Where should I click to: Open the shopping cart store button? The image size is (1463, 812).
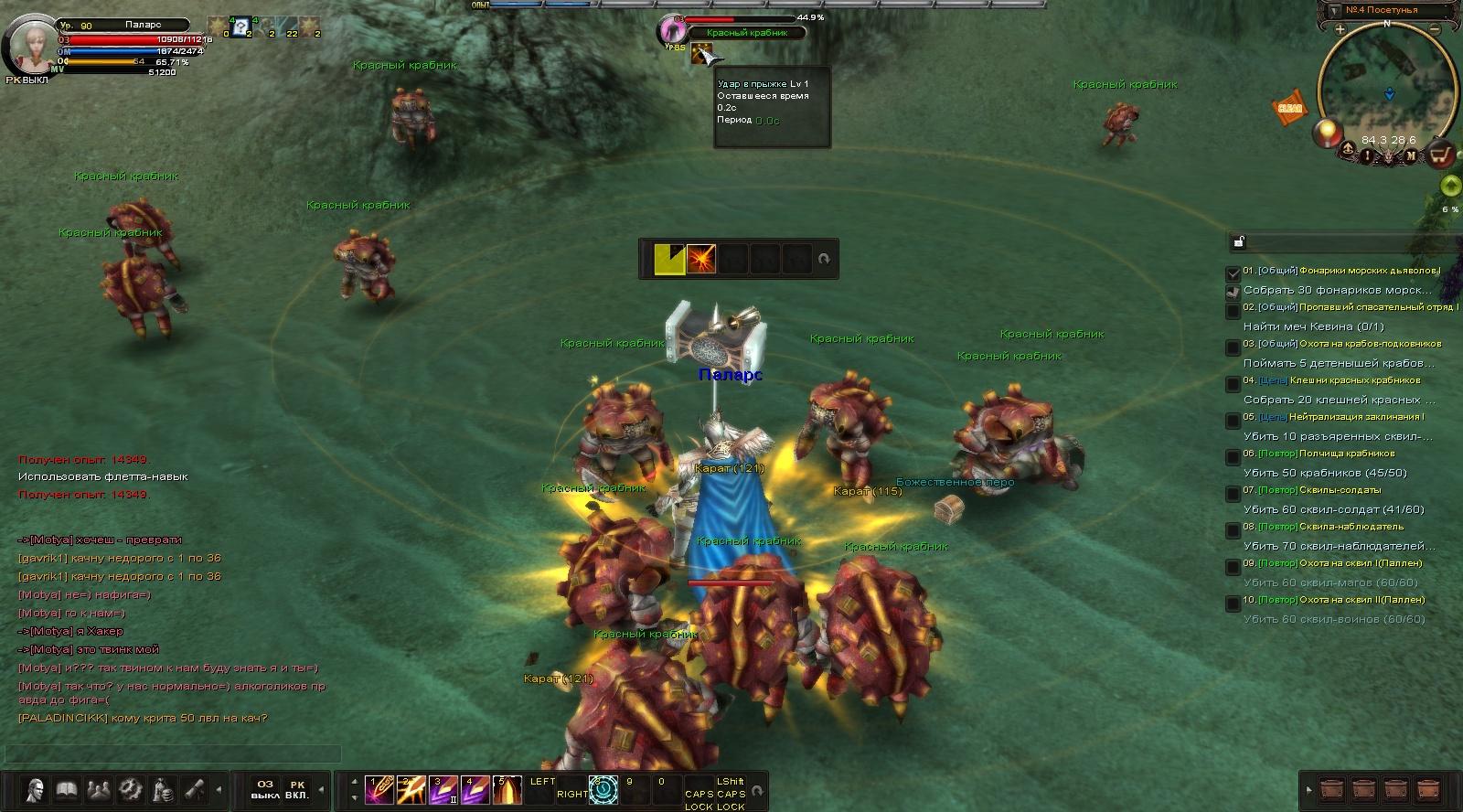pos(1441,154)
